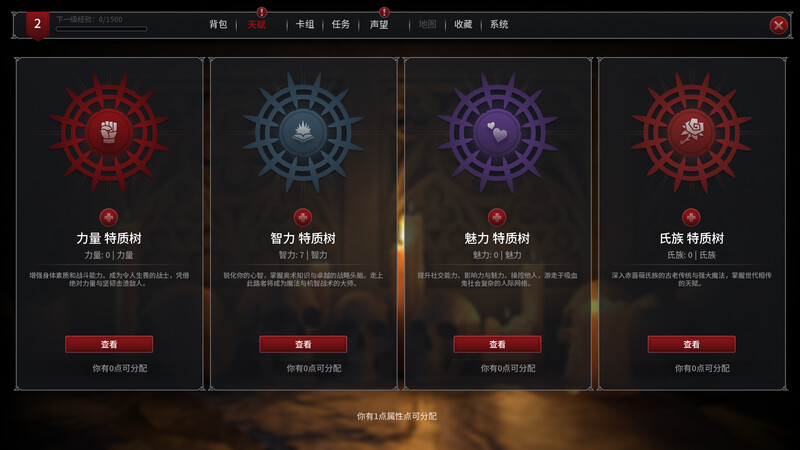
Task: View the 力量 特质树 with 查看
Action: tap(109, 344)
